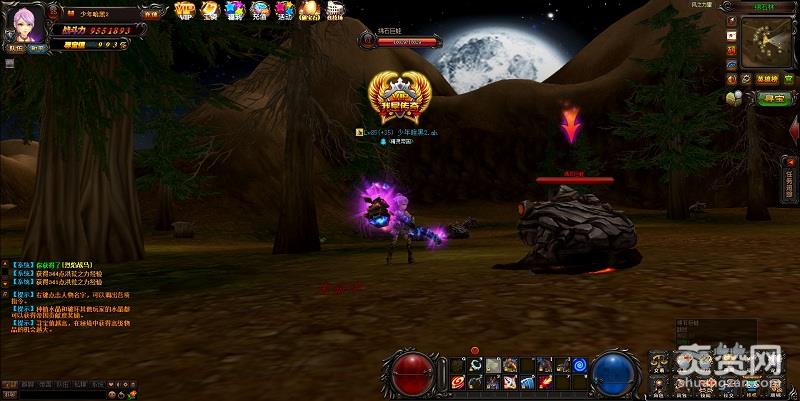Open the 英雄榜 hero ranking button
800x401 pixels.
767,78
